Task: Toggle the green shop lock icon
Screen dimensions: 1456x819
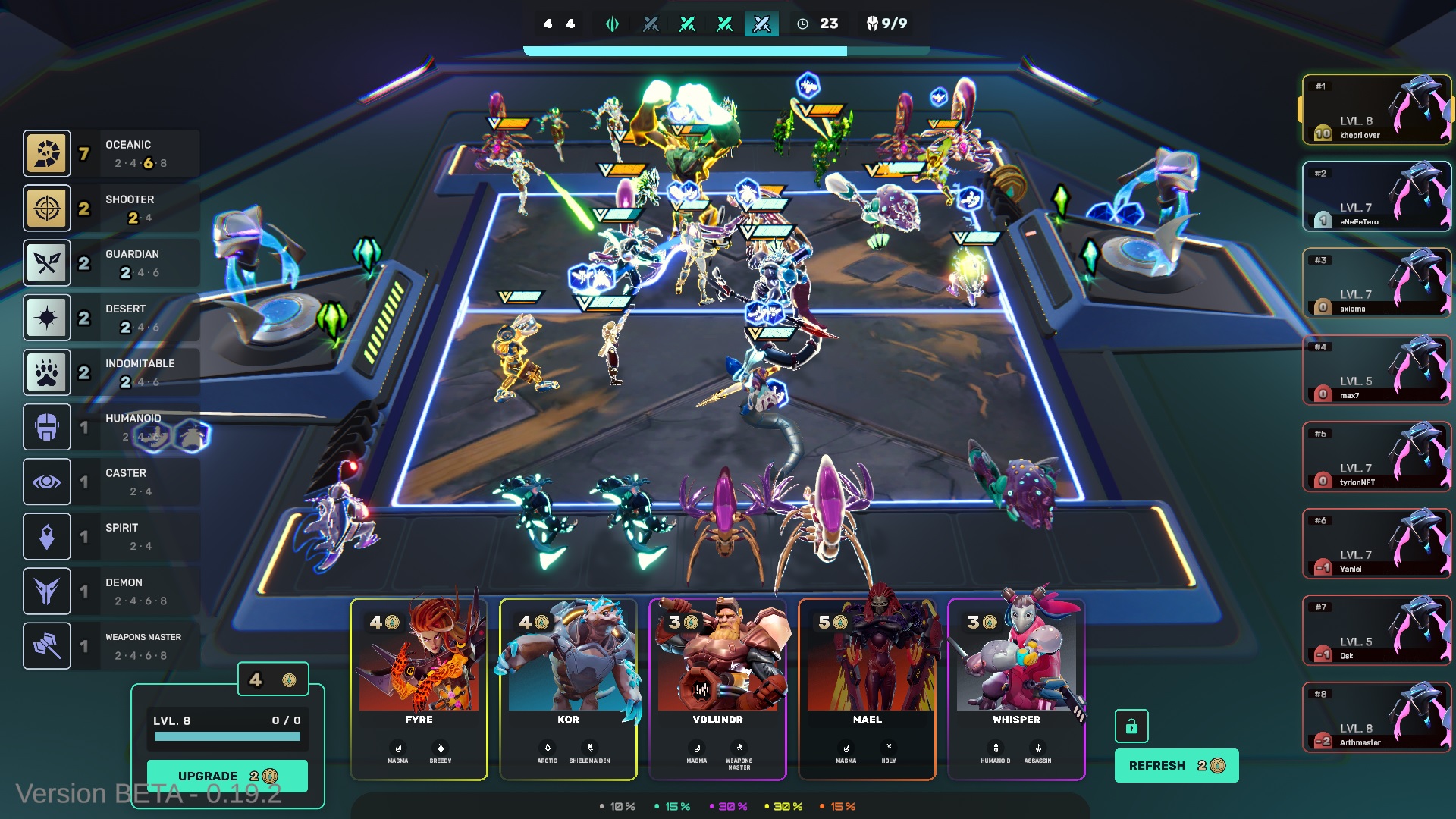Action: tap(1131, 726)
